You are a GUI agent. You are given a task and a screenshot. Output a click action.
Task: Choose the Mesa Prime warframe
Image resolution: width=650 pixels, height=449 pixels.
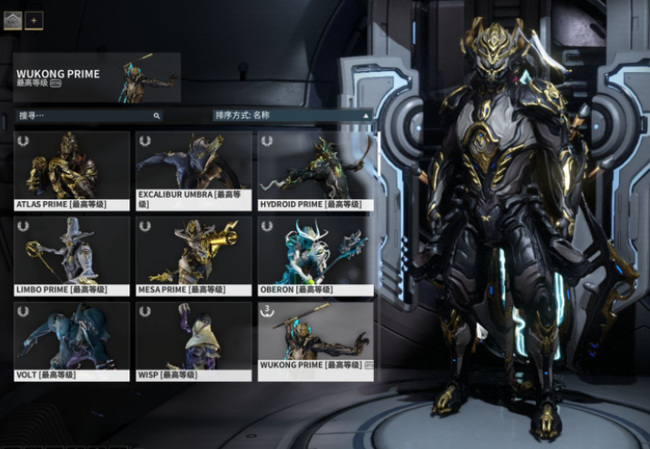pos(193,255)
